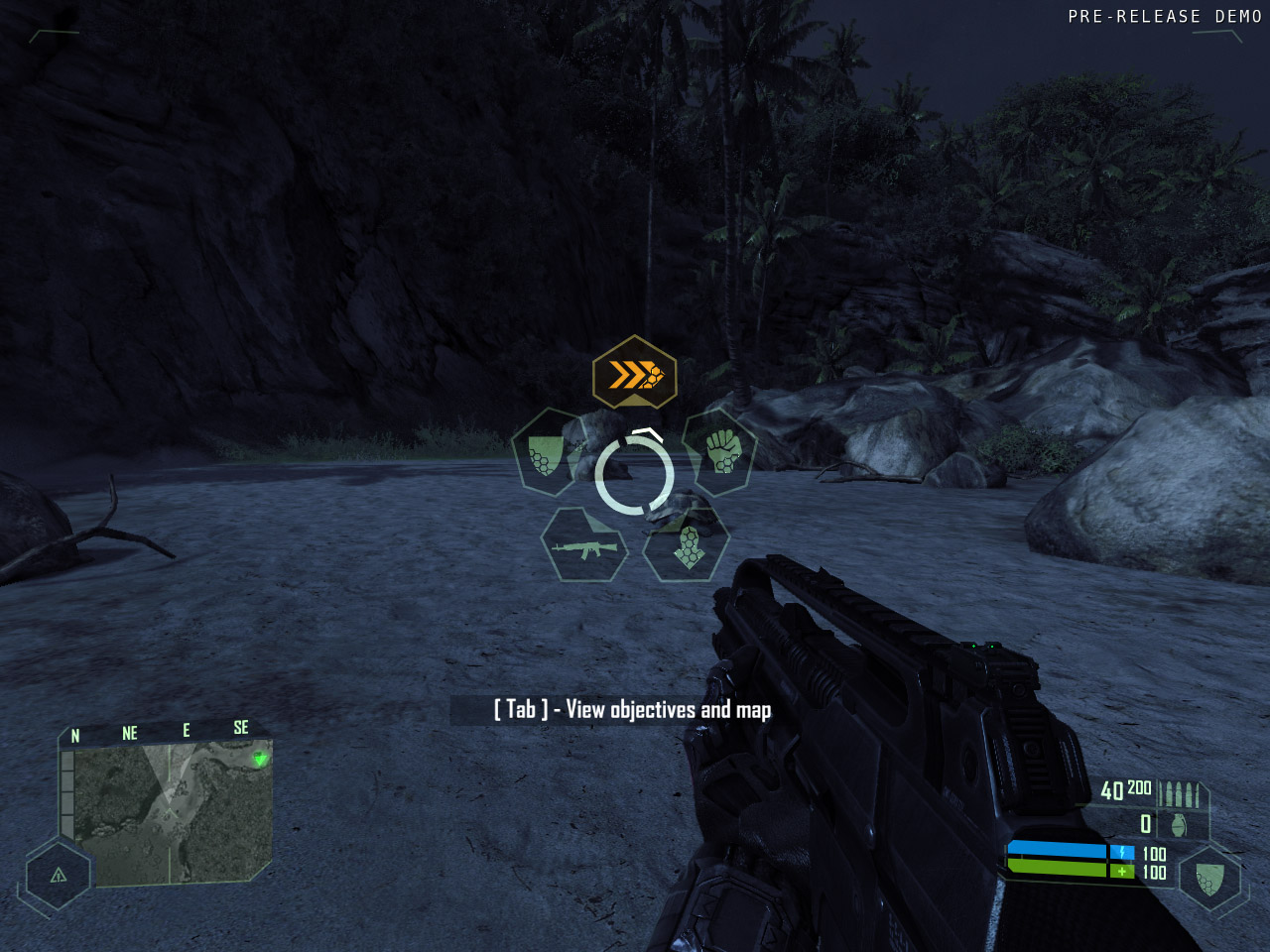Engage the Cloak suit mode
This screenshot has height=952, width=1270.
[688, 546]
